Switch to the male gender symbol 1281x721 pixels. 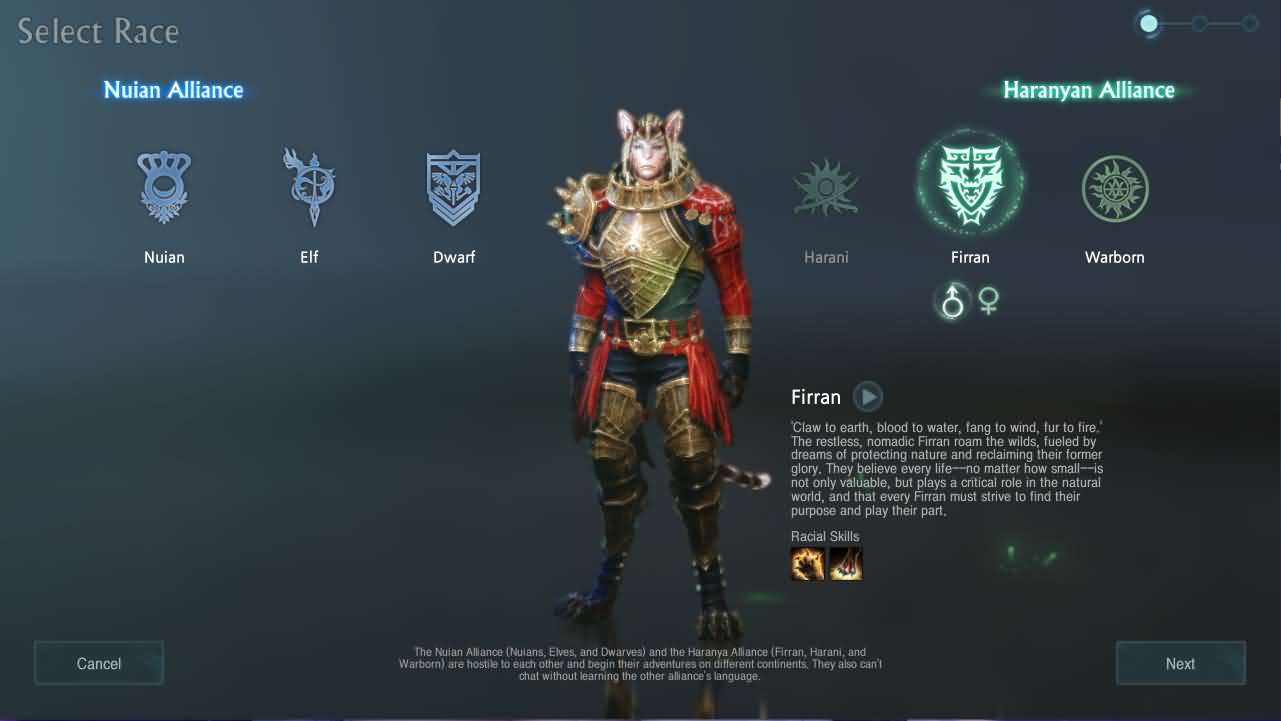tap(953, 301)
